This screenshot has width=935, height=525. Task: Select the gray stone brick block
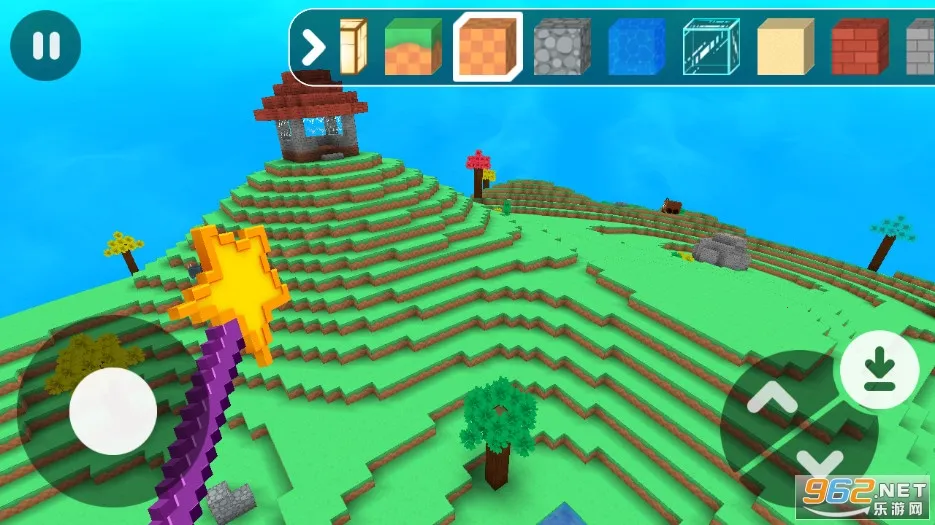[921, 47]
